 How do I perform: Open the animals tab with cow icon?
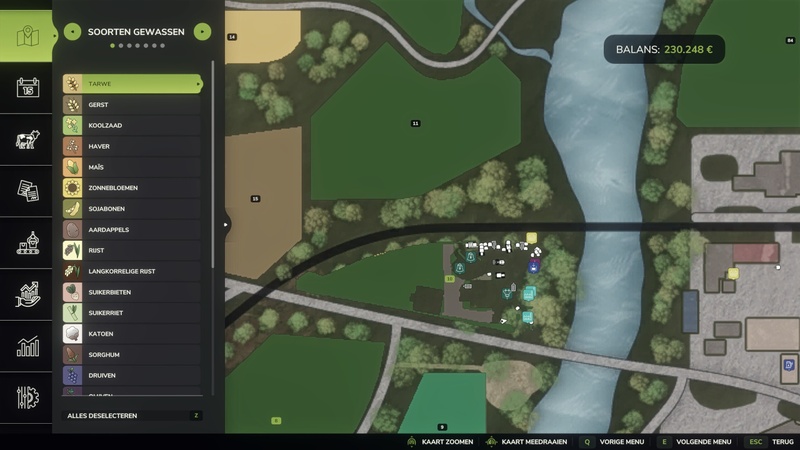point(27,140)
